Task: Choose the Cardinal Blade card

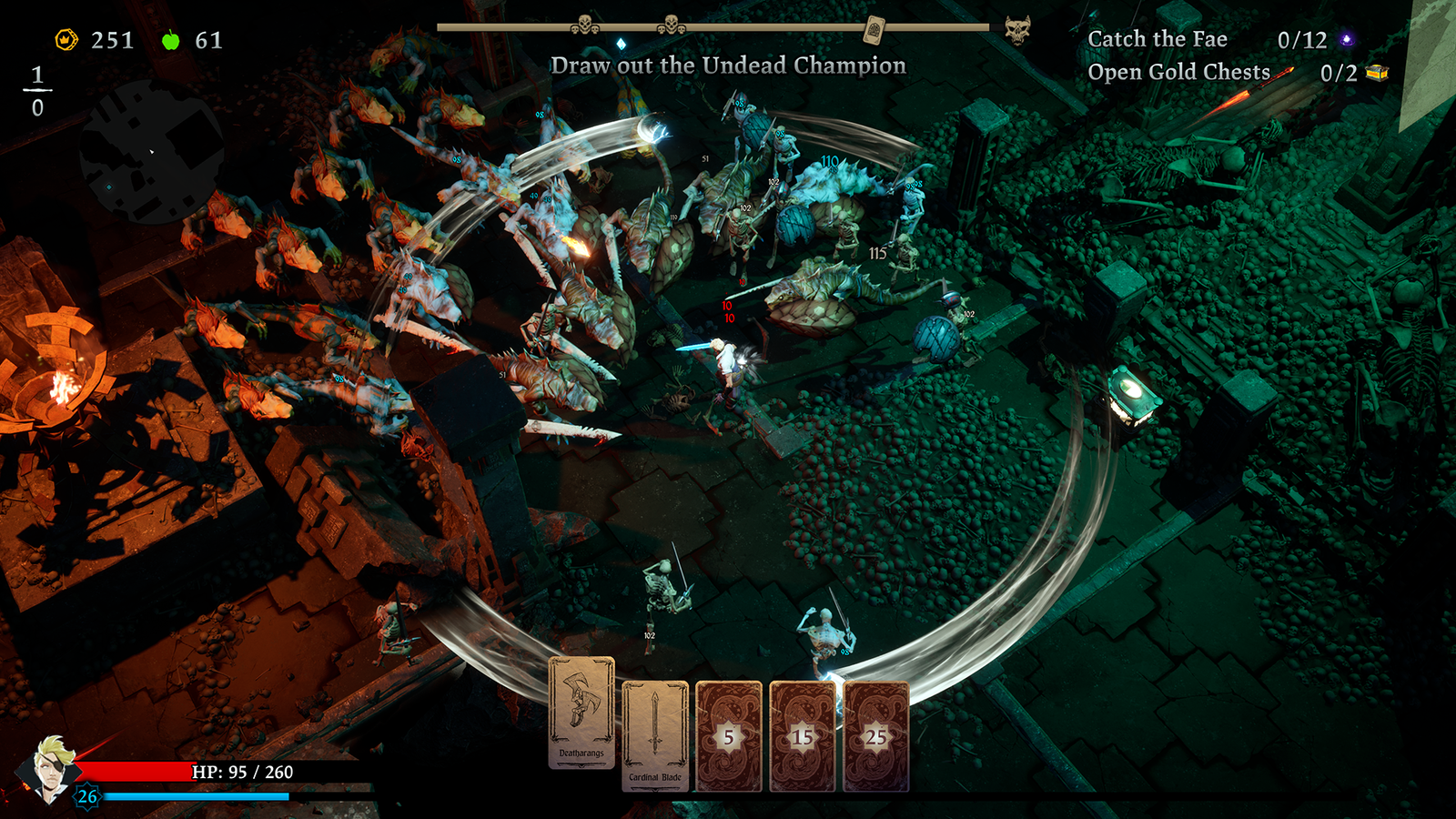Action: point(655,735)
